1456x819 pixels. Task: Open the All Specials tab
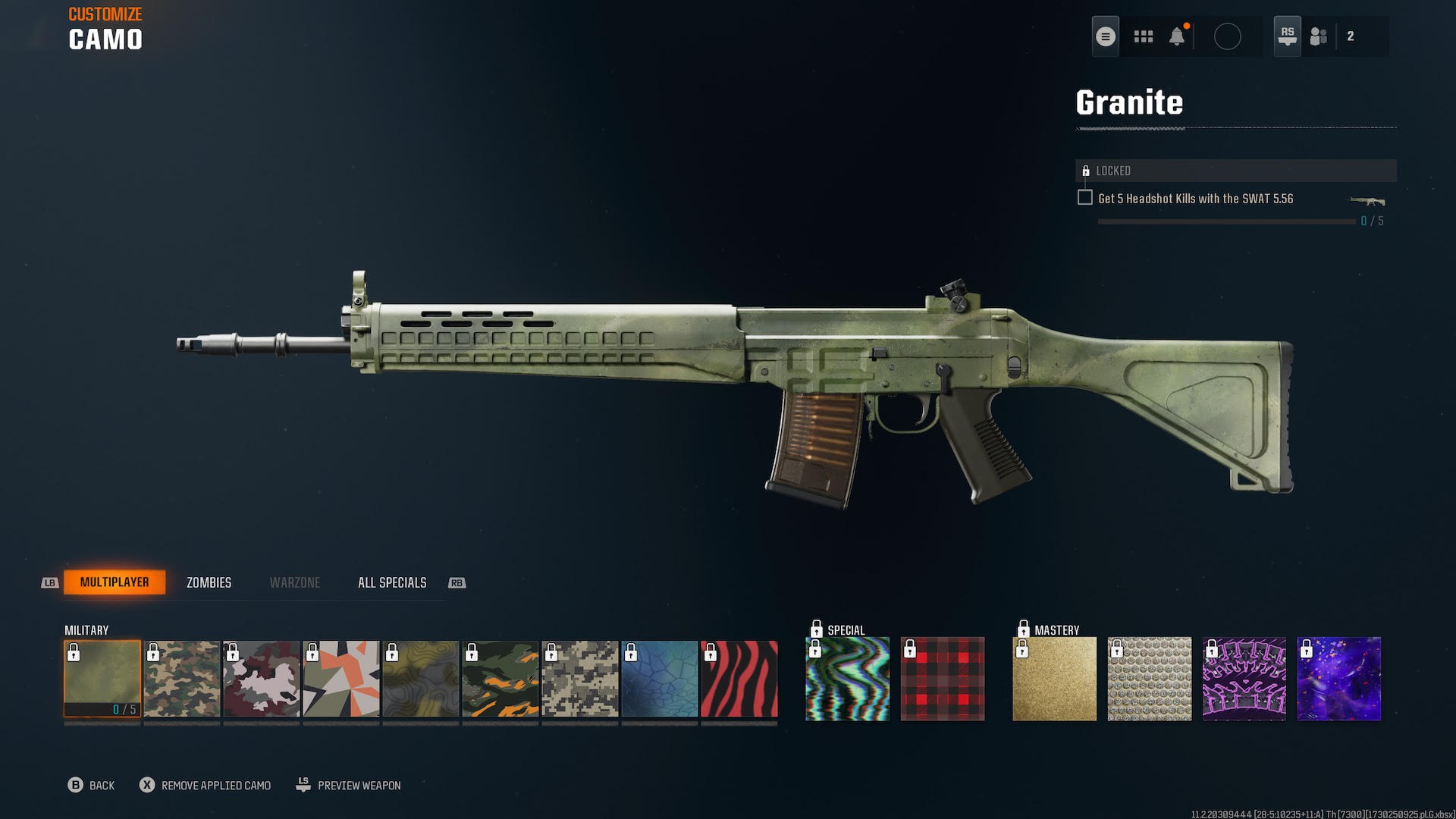click(x=391, y=582)
